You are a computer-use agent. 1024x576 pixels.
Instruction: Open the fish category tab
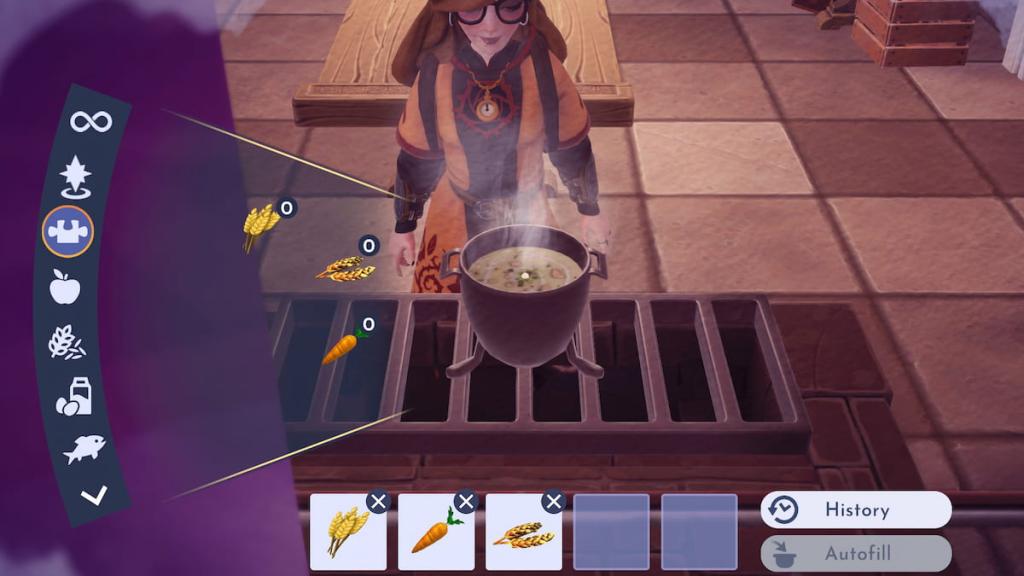[x=84, y=449]
